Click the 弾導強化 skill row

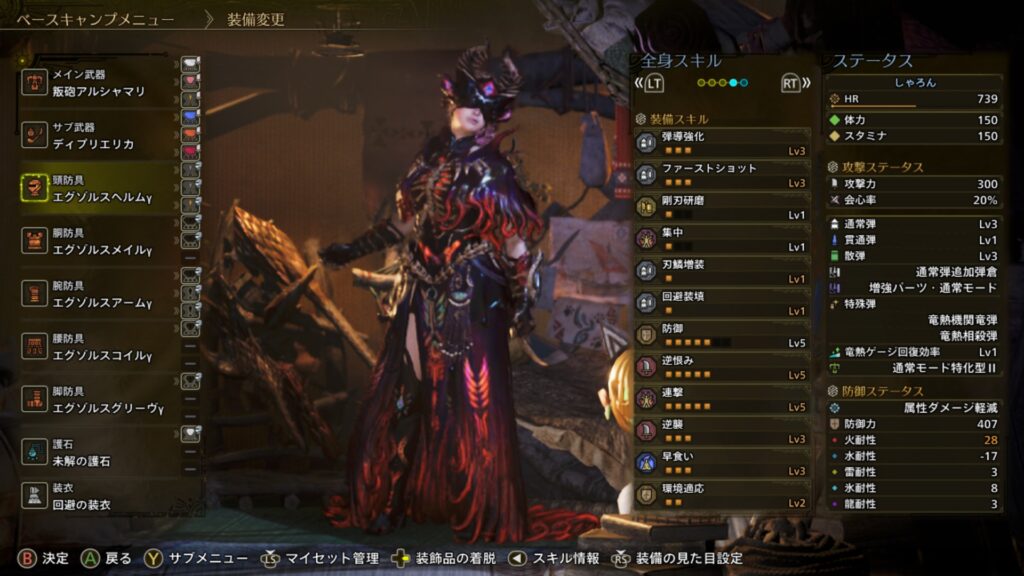click(x=722, y=143)
